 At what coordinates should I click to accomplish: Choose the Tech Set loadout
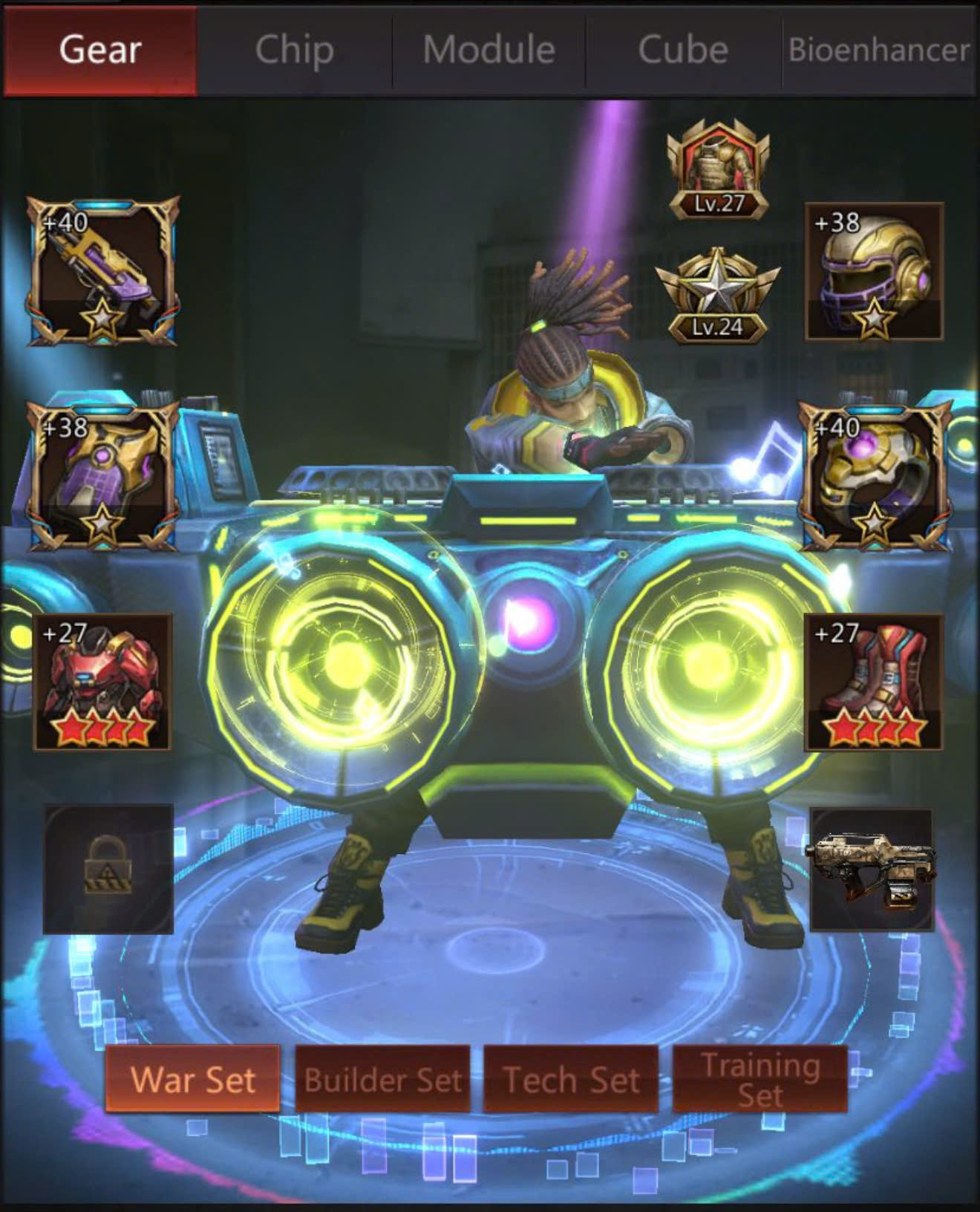(571, 1079)
